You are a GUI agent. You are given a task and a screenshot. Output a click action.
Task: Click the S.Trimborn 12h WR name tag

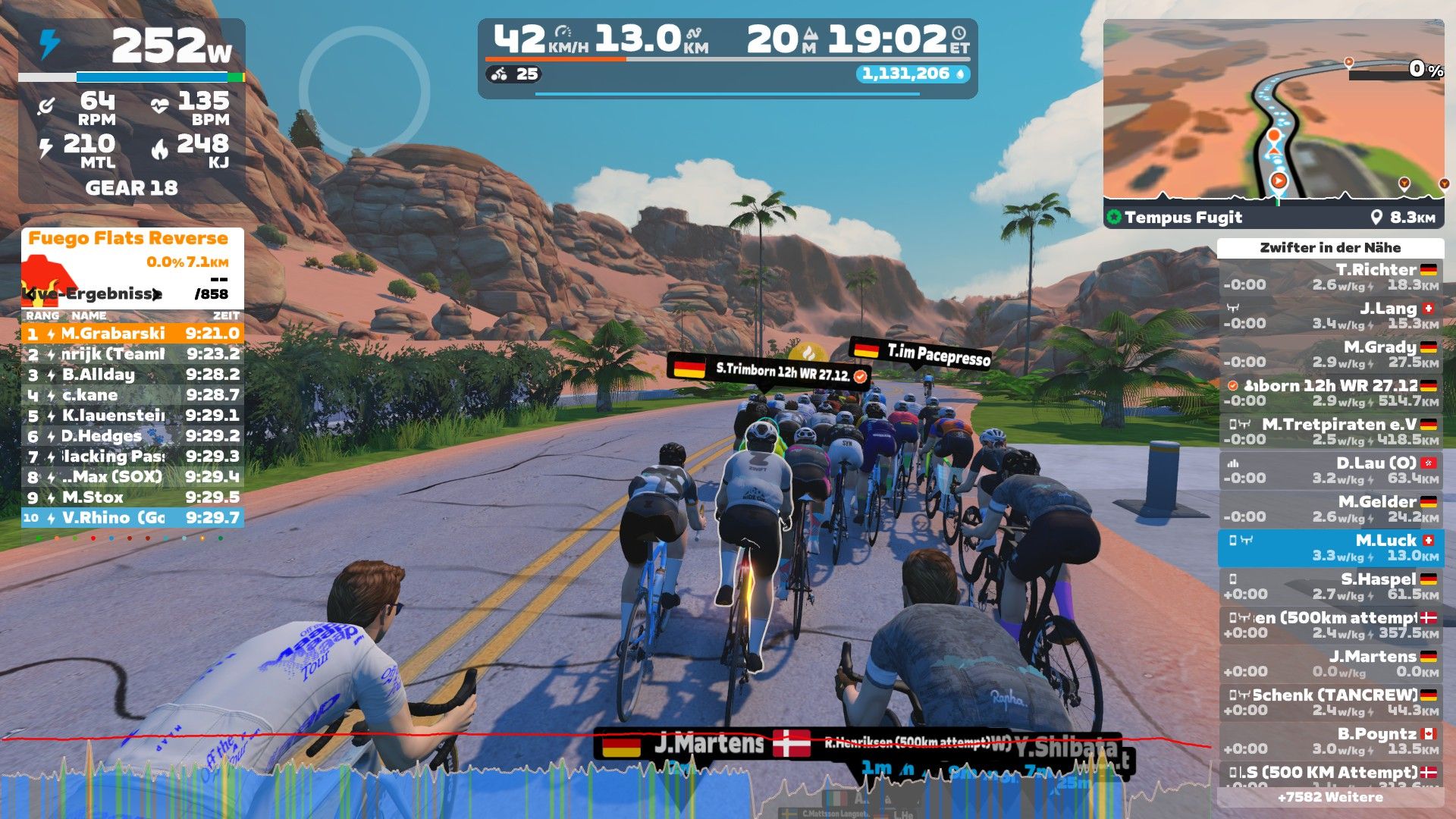(768, 372)
